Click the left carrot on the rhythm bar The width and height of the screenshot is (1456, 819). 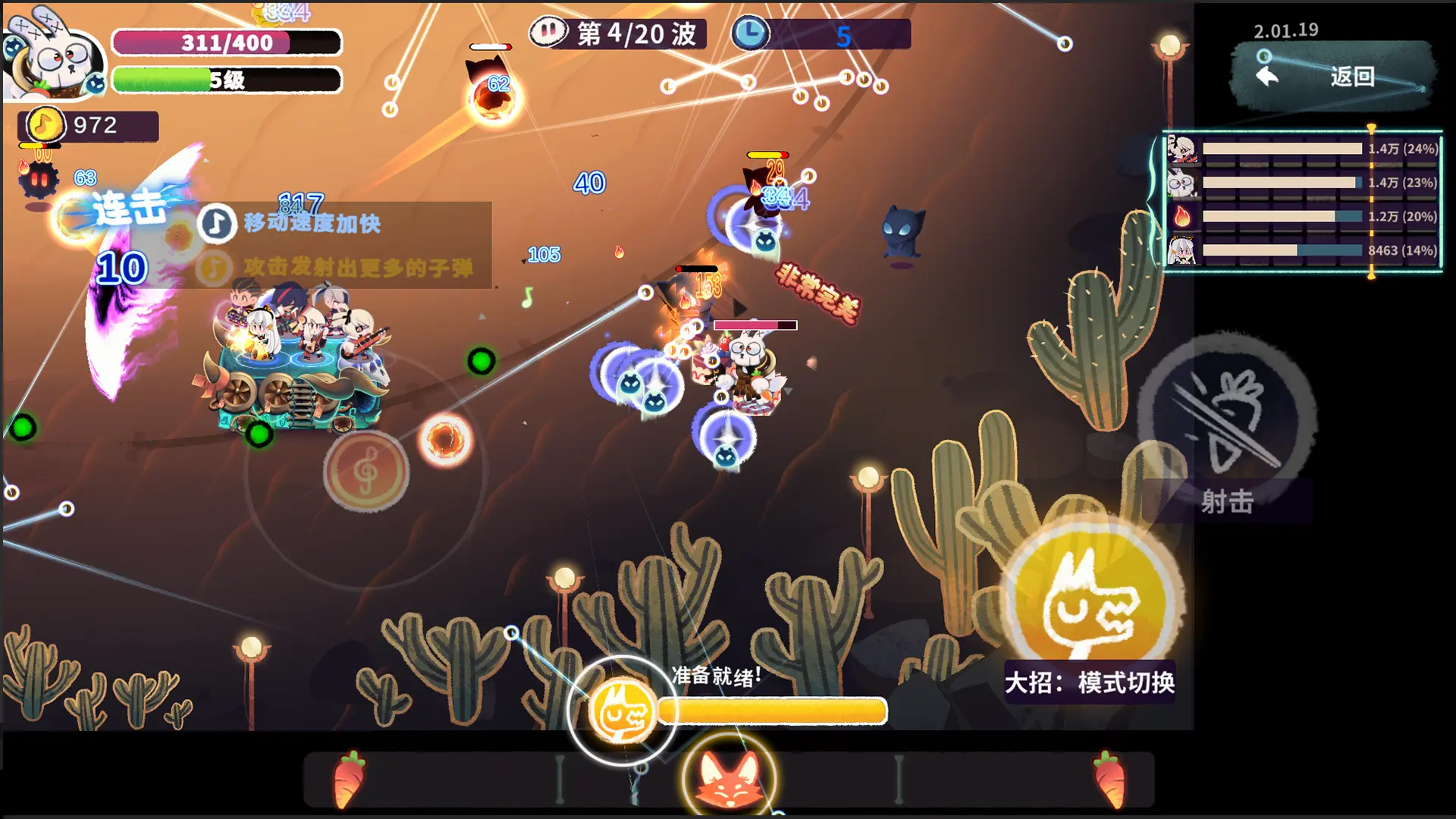point(349,779)
